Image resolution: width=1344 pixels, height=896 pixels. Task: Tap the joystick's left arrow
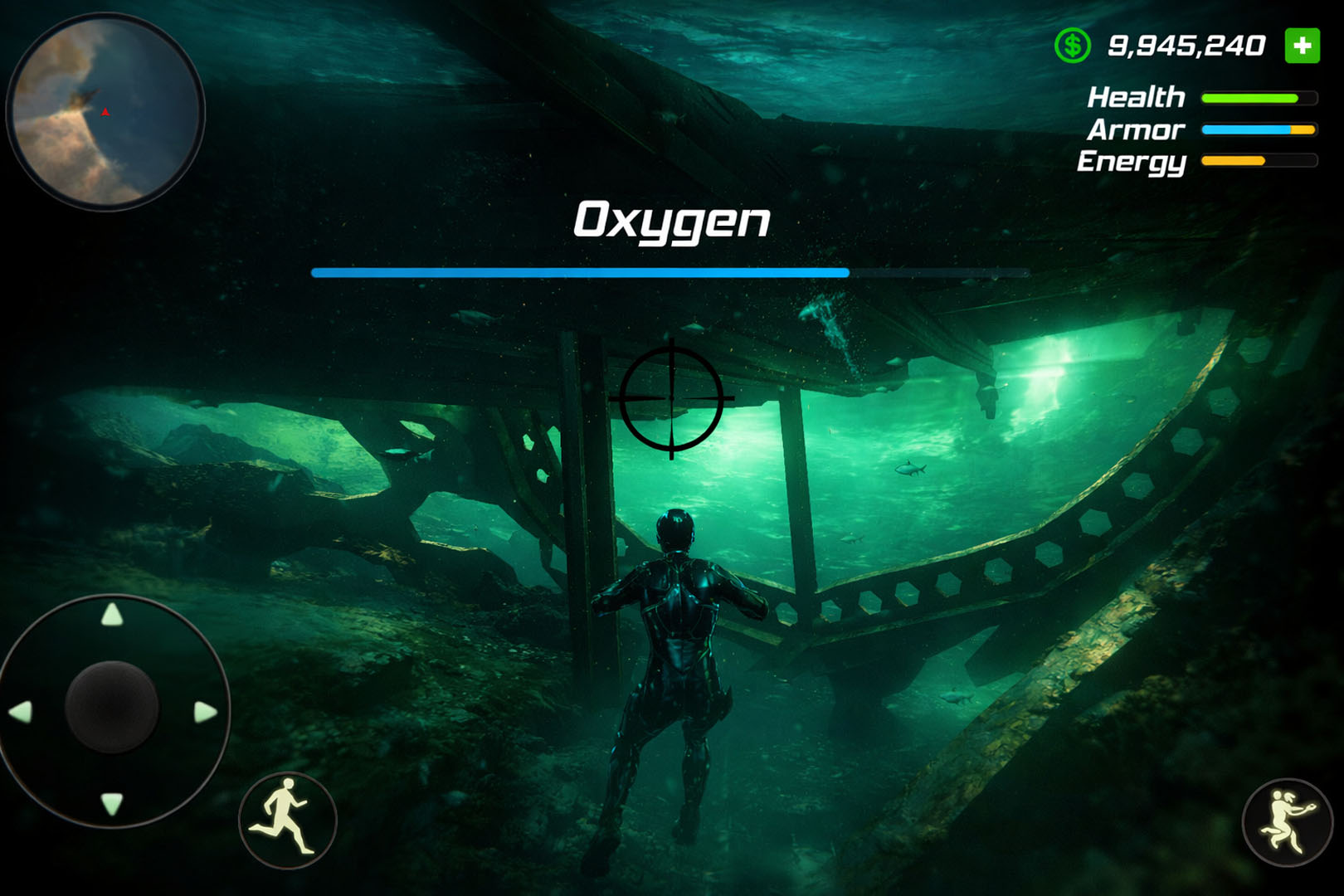click(20, 711)
